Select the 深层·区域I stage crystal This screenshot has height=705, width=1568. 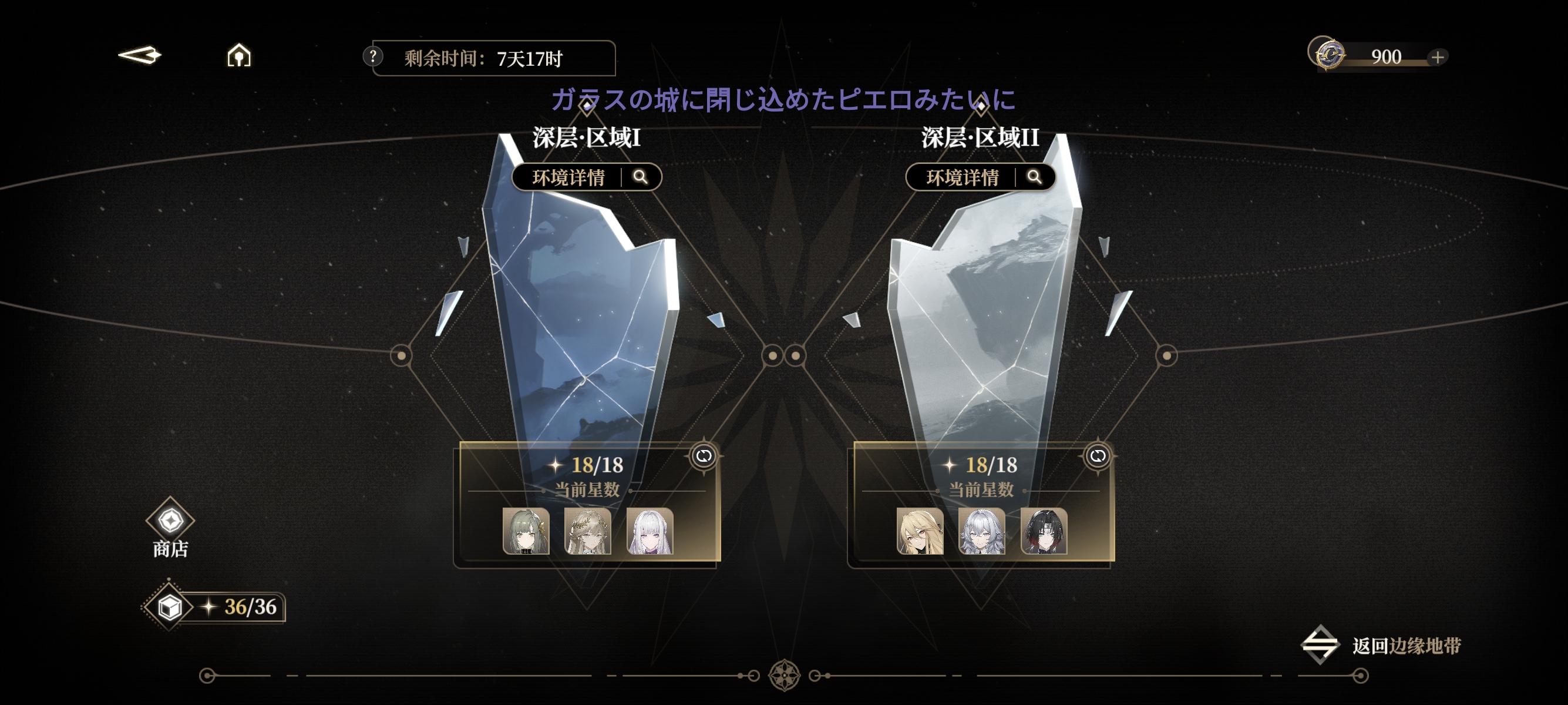(578, 304)
